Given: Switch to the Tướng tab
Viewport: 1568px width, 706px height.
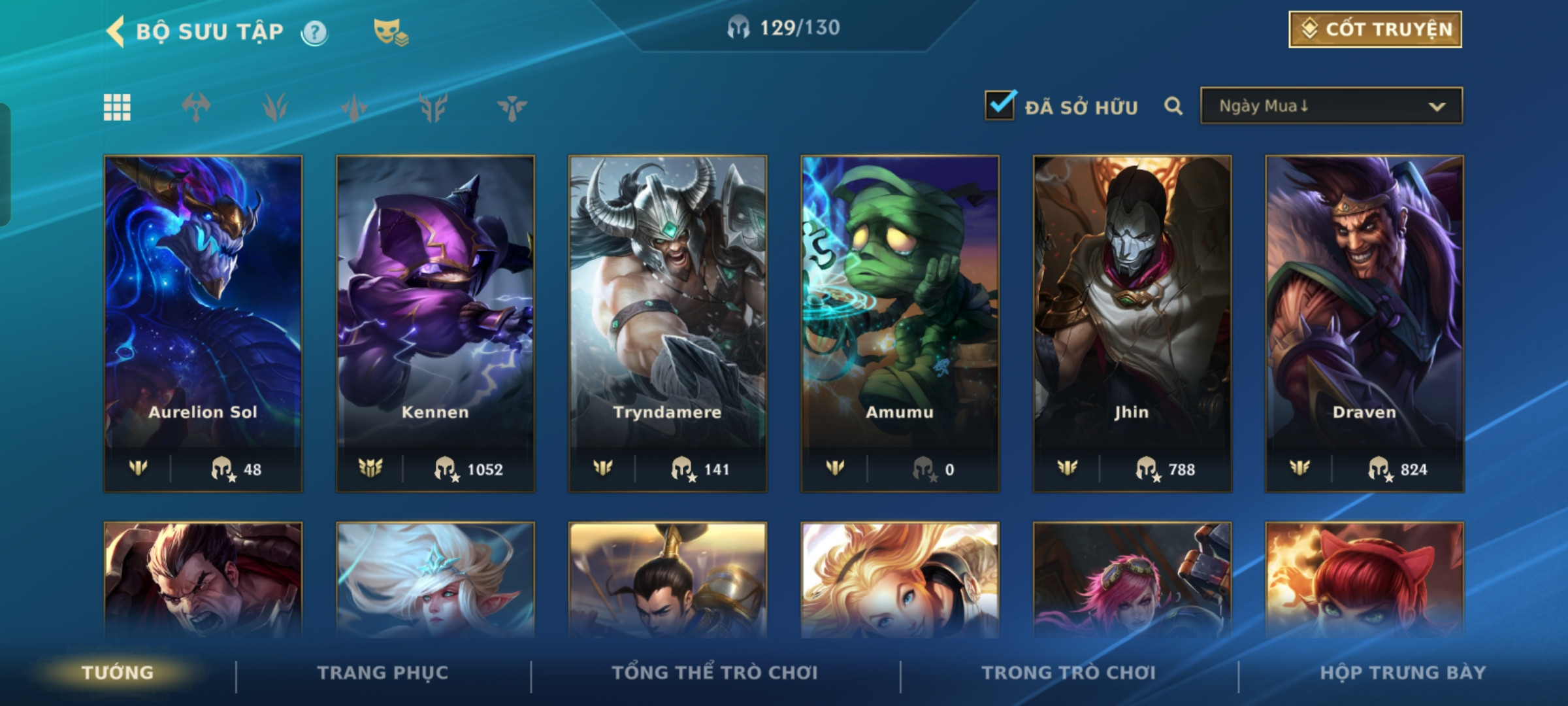Looking at the screenshot, I should (x=118, y=673).
